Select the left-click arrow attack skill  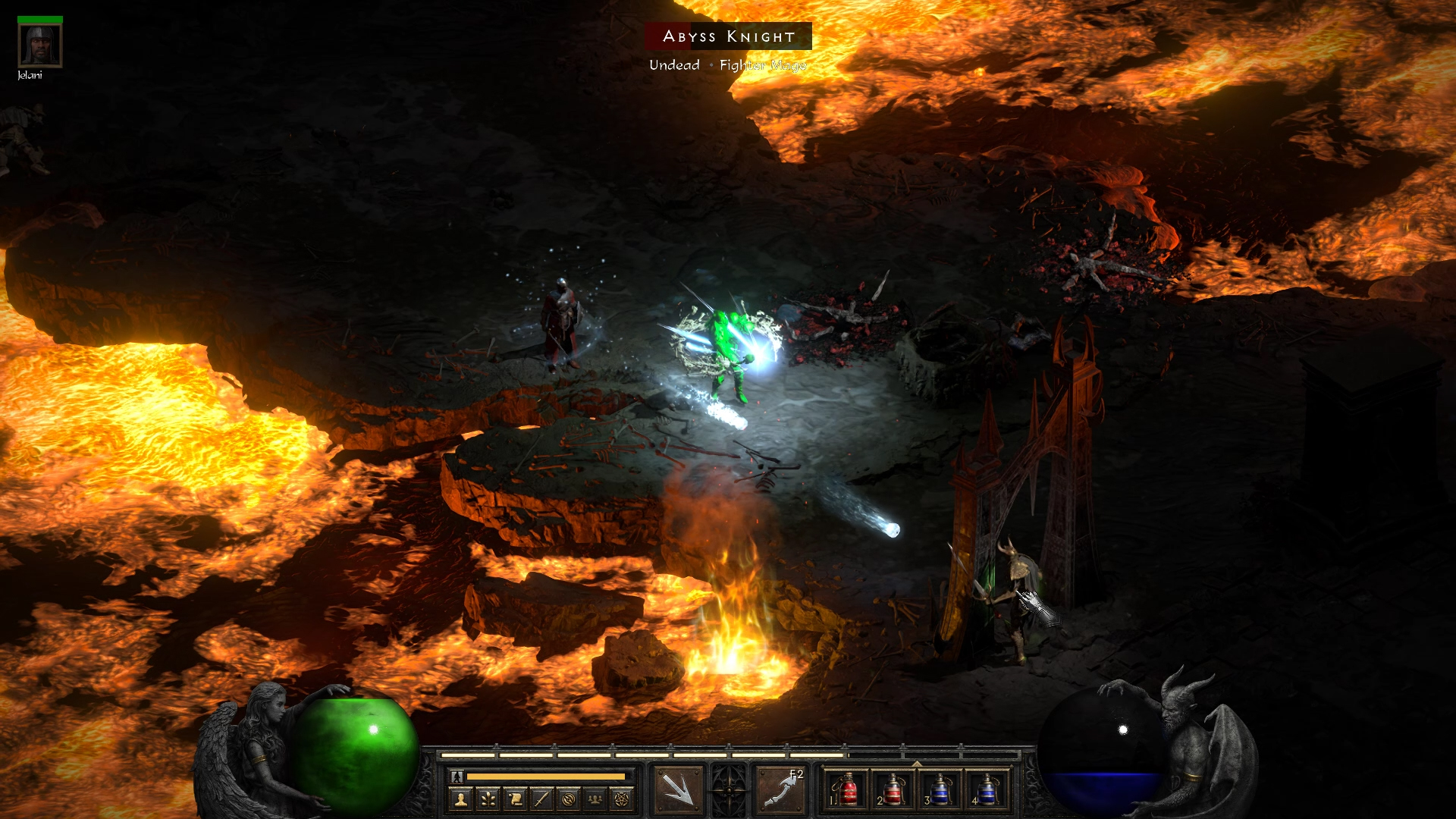pos(677,789)
